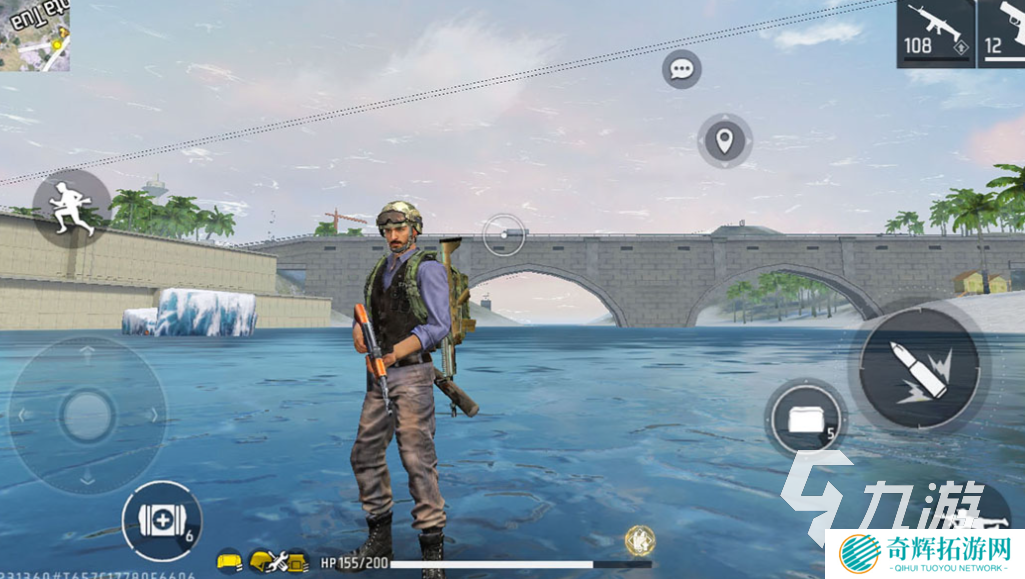Activate the sprint running-man button
The height and width of the screenshot is (579, 1025).
coord(73,209)
